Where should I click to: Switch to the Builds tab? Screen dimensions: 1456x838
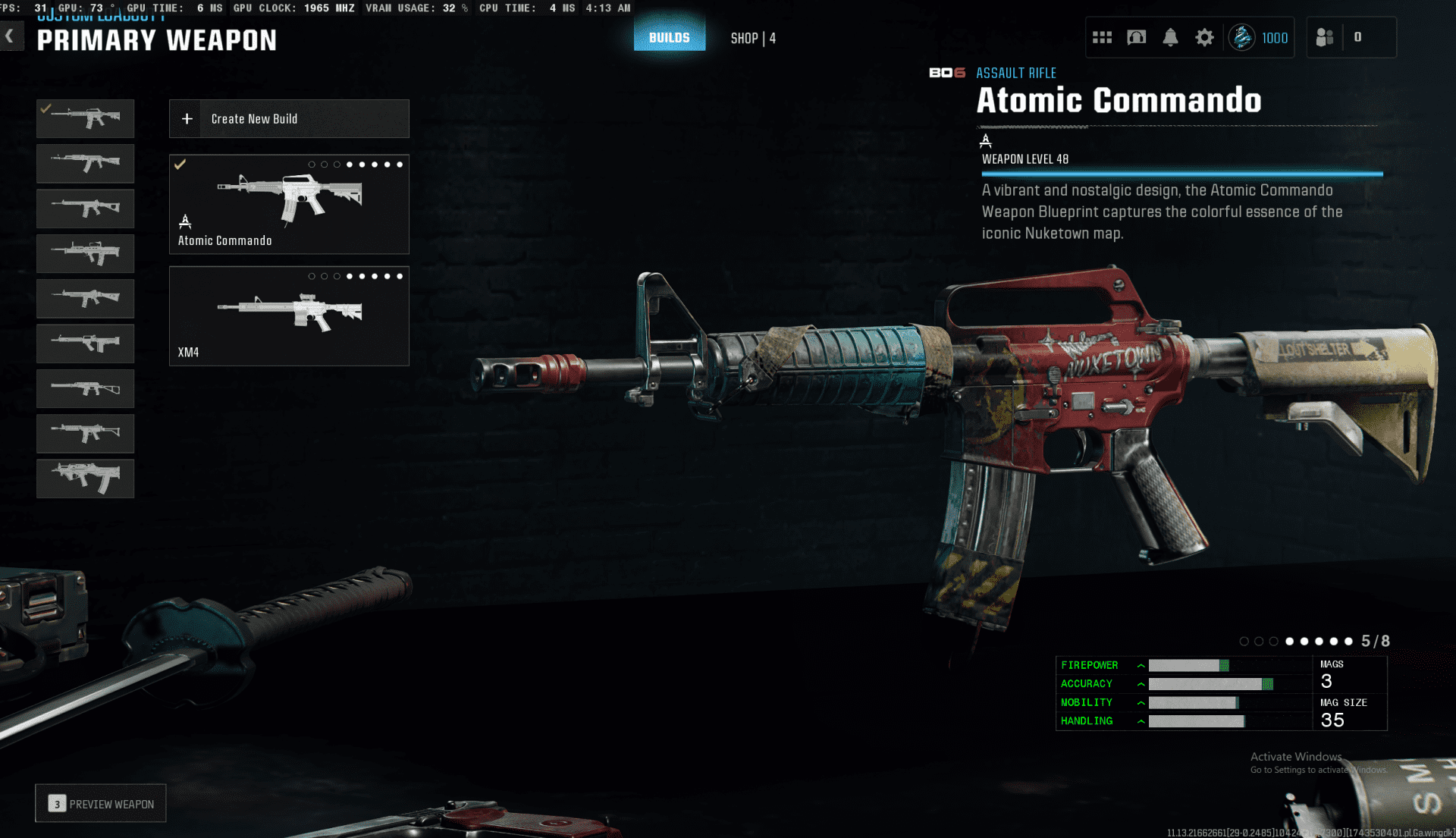(669, 37)
